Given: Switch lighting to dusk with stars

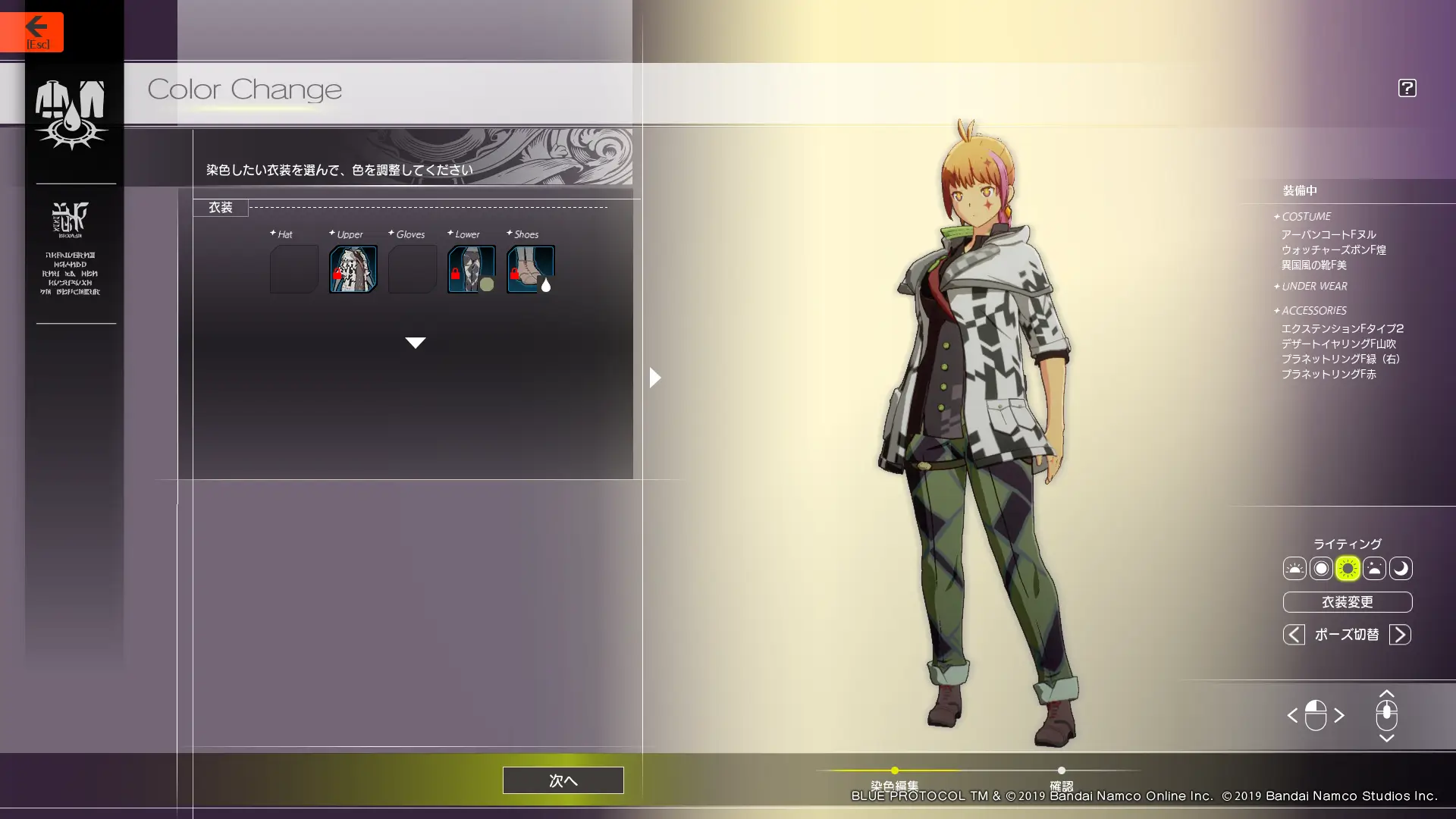Looking at the screenshot, I should 1374,569.
